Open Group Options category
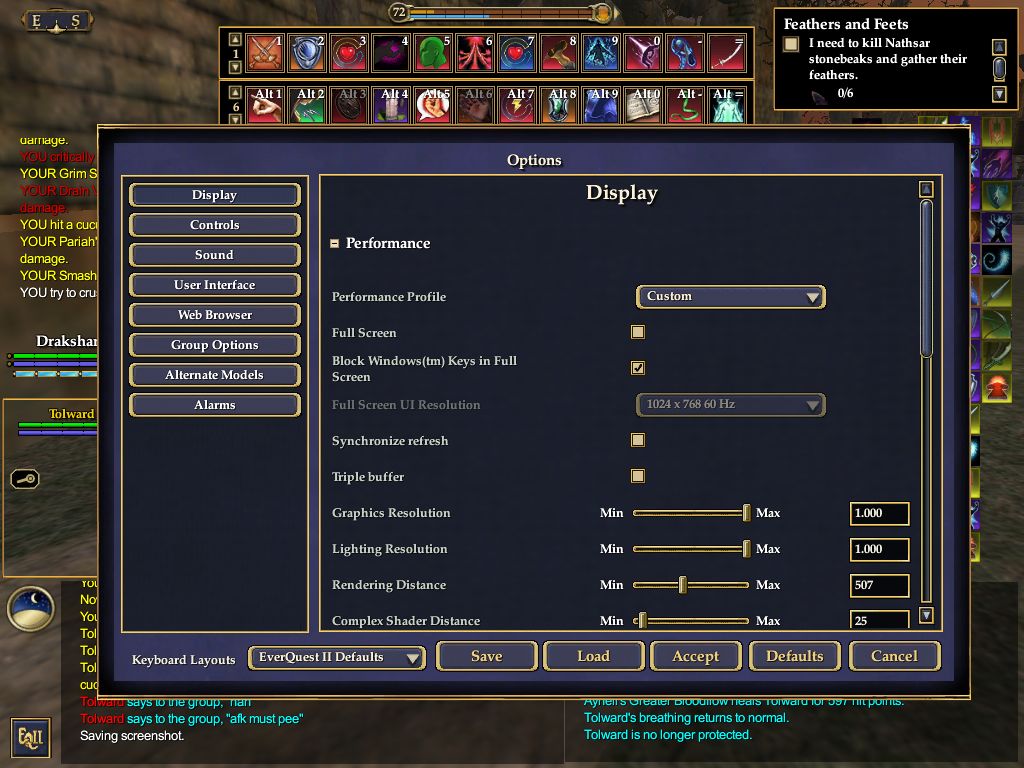The width and height of the screenshot is (1024, 768). point(214,345)
